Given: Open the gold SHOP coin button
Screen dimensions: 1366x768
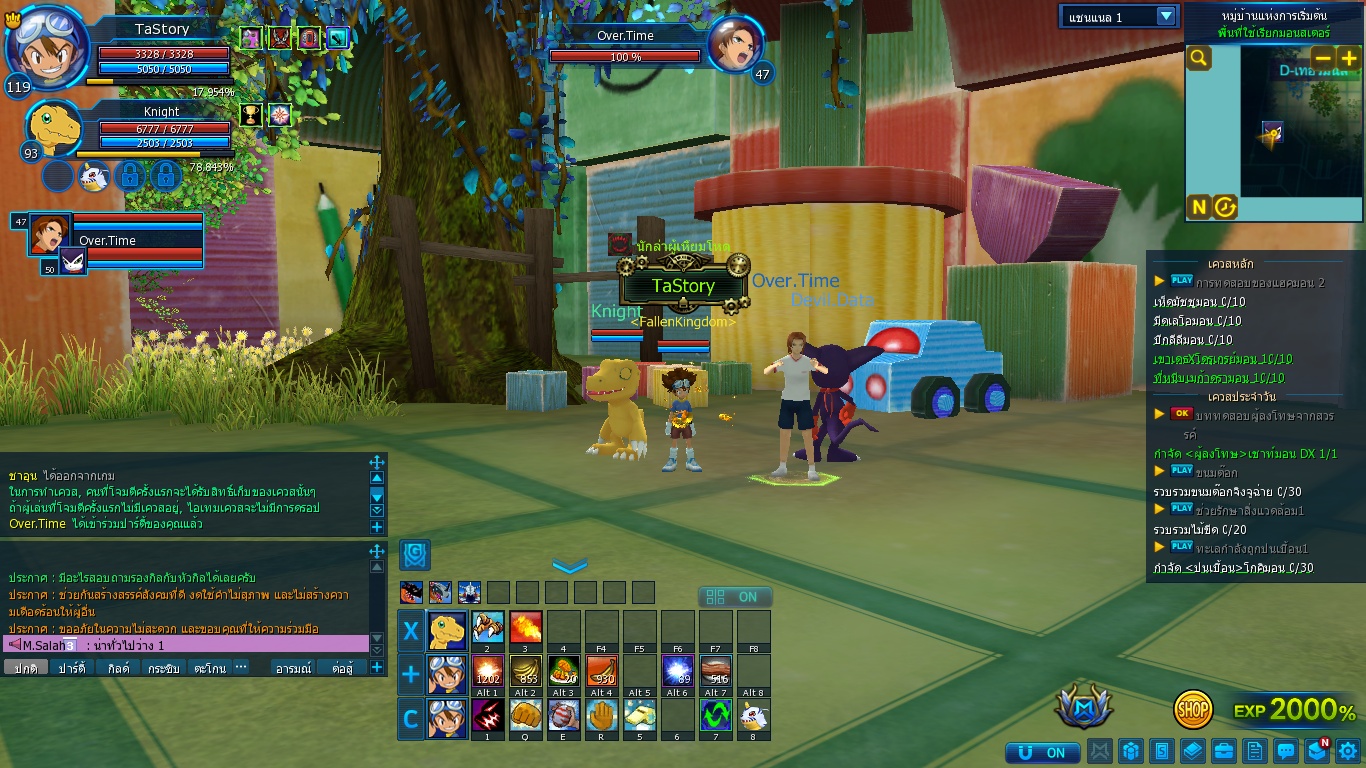Looking at the screenshot, I should [x=1193, y=709].
